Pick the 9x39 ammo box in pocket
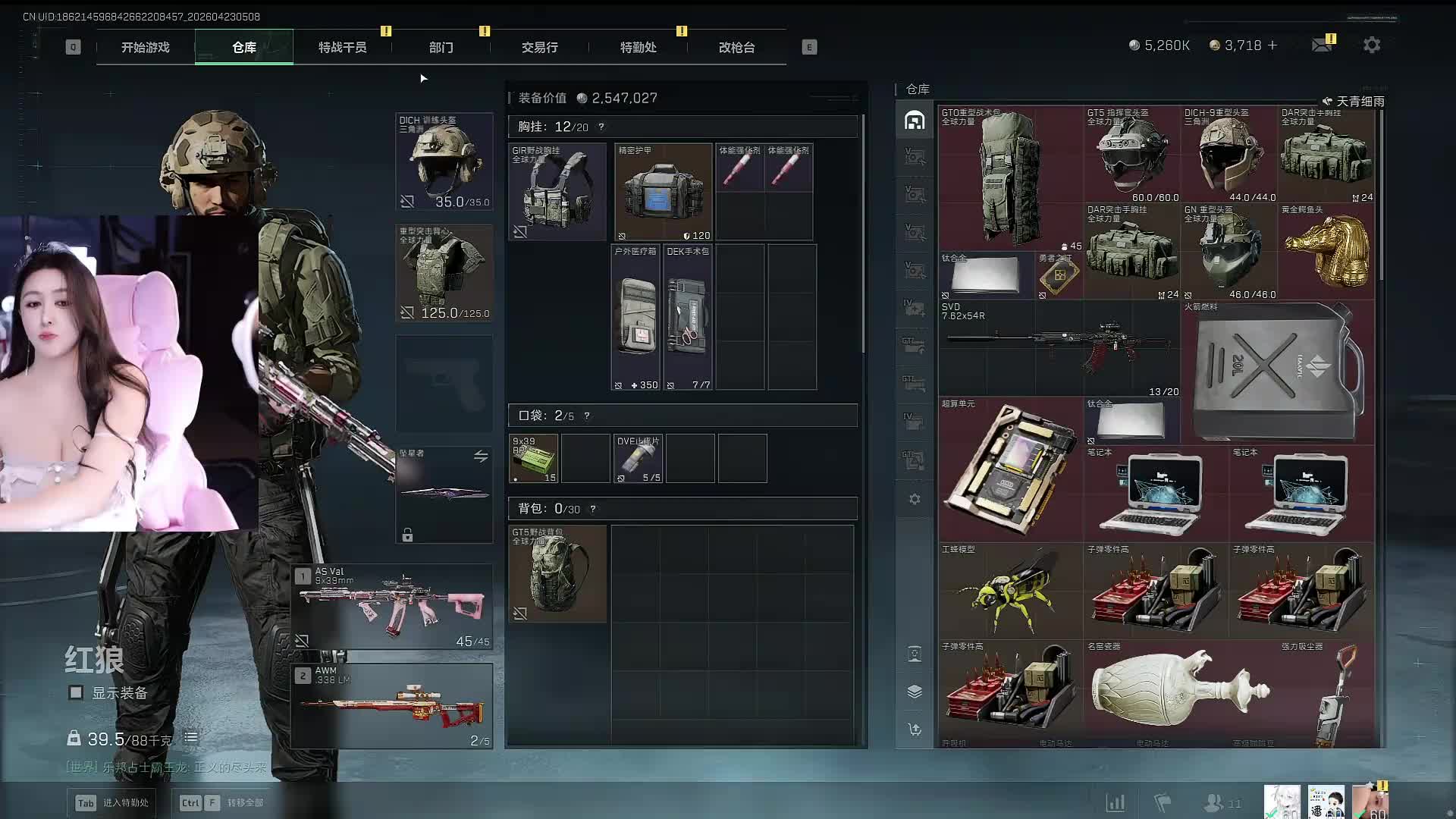This screenshot has height=819, width=1456. pos(533,458)
